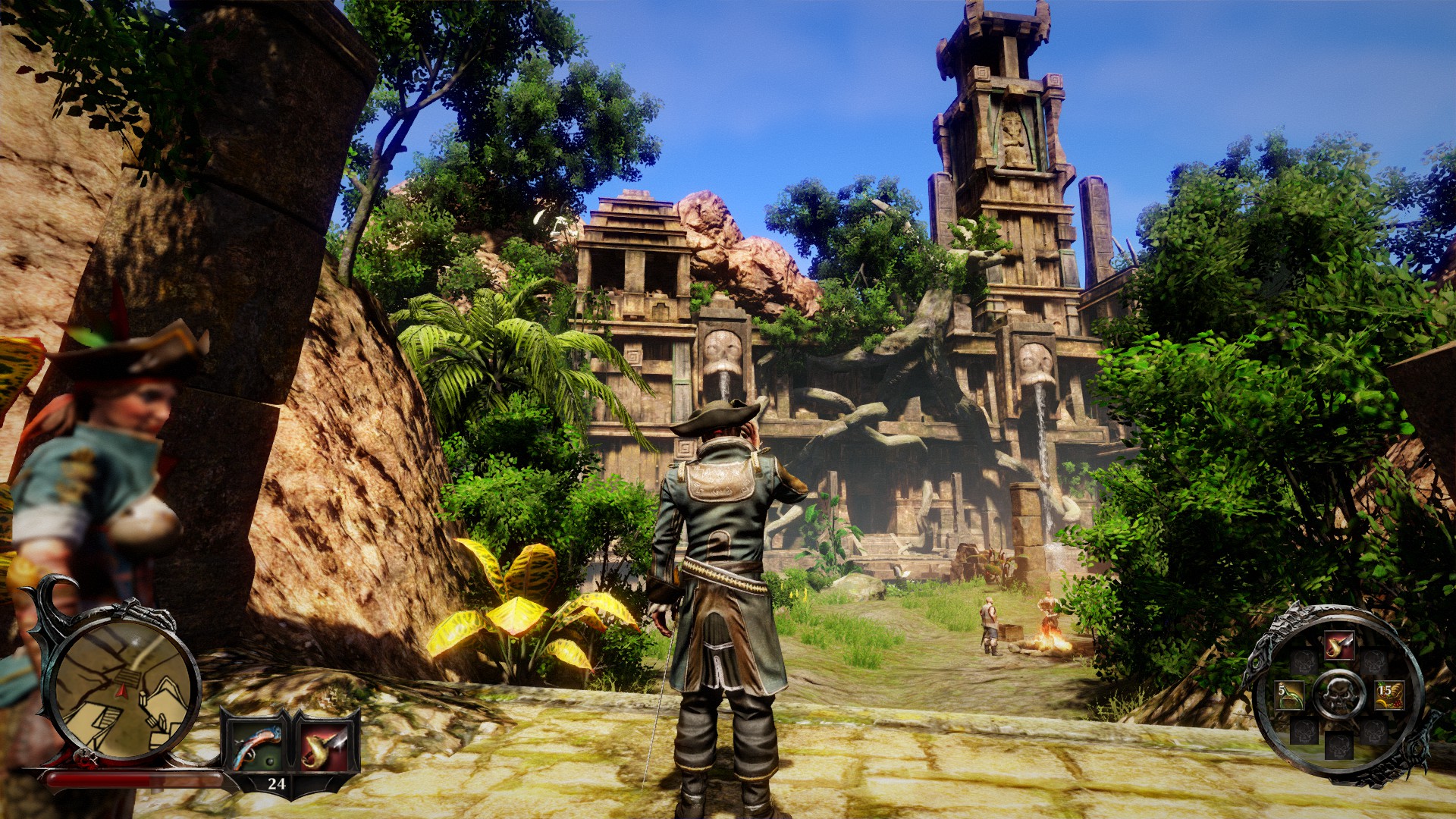This screenshot has width=1456, height=819.
Task: Use the green bottle with count 5
Action: point(1290,695)
